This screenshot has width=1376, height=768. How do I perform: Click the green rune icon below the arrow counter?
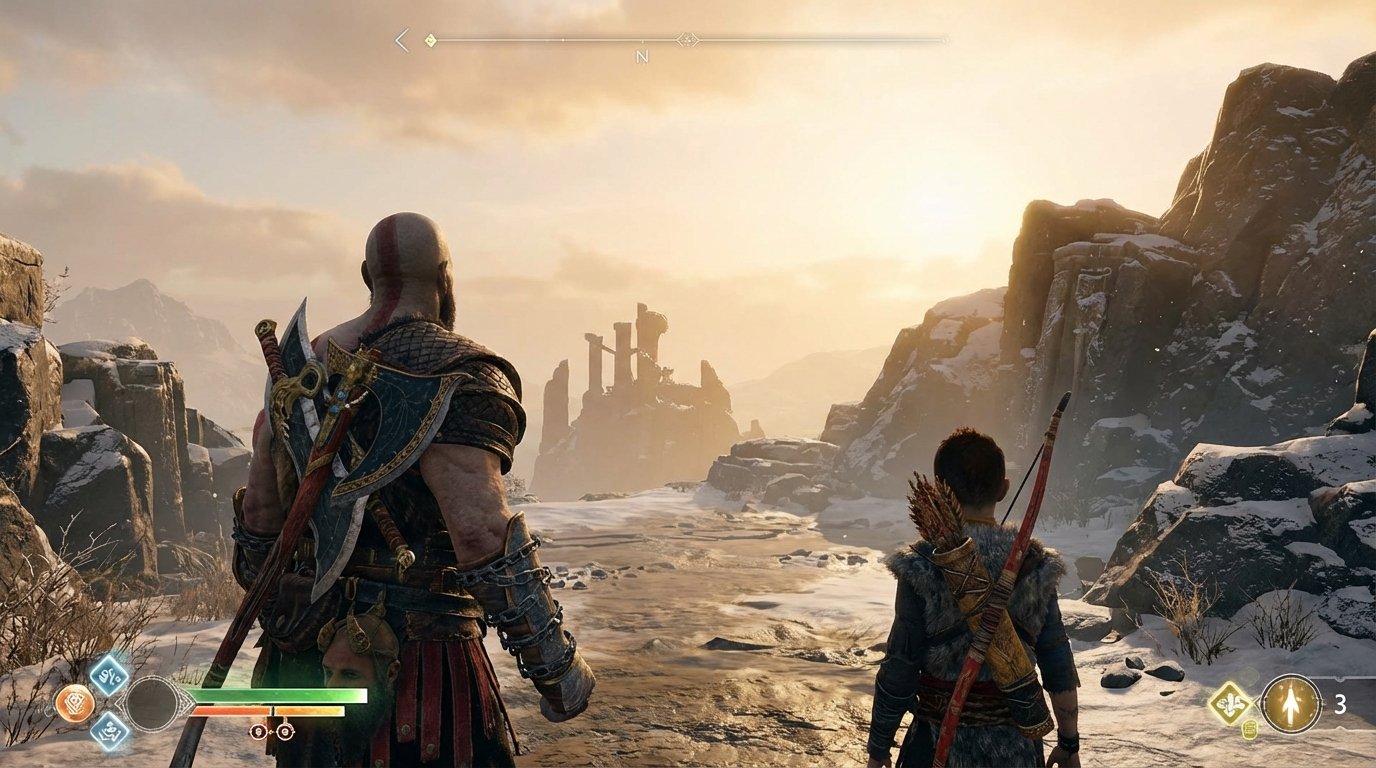[1249, 731]
